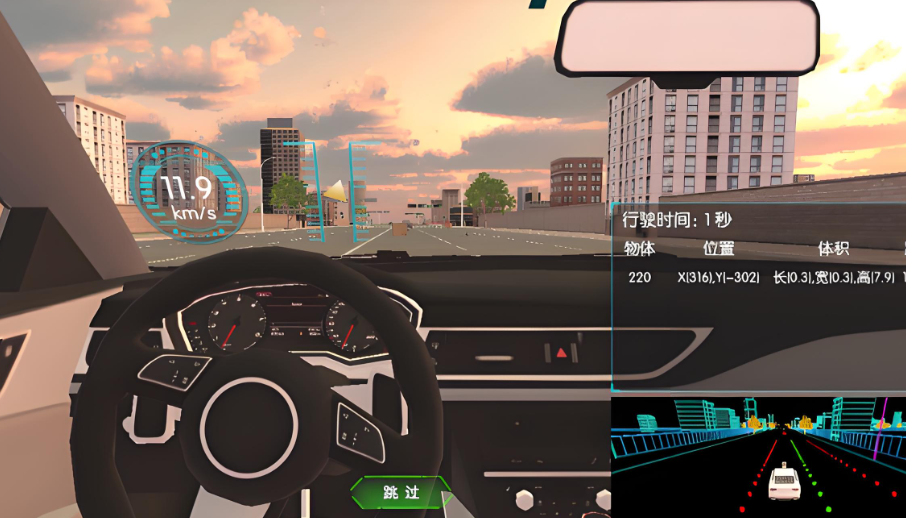
Task: Open the wireframe perception view thumbnail
Action: [758, 457]
